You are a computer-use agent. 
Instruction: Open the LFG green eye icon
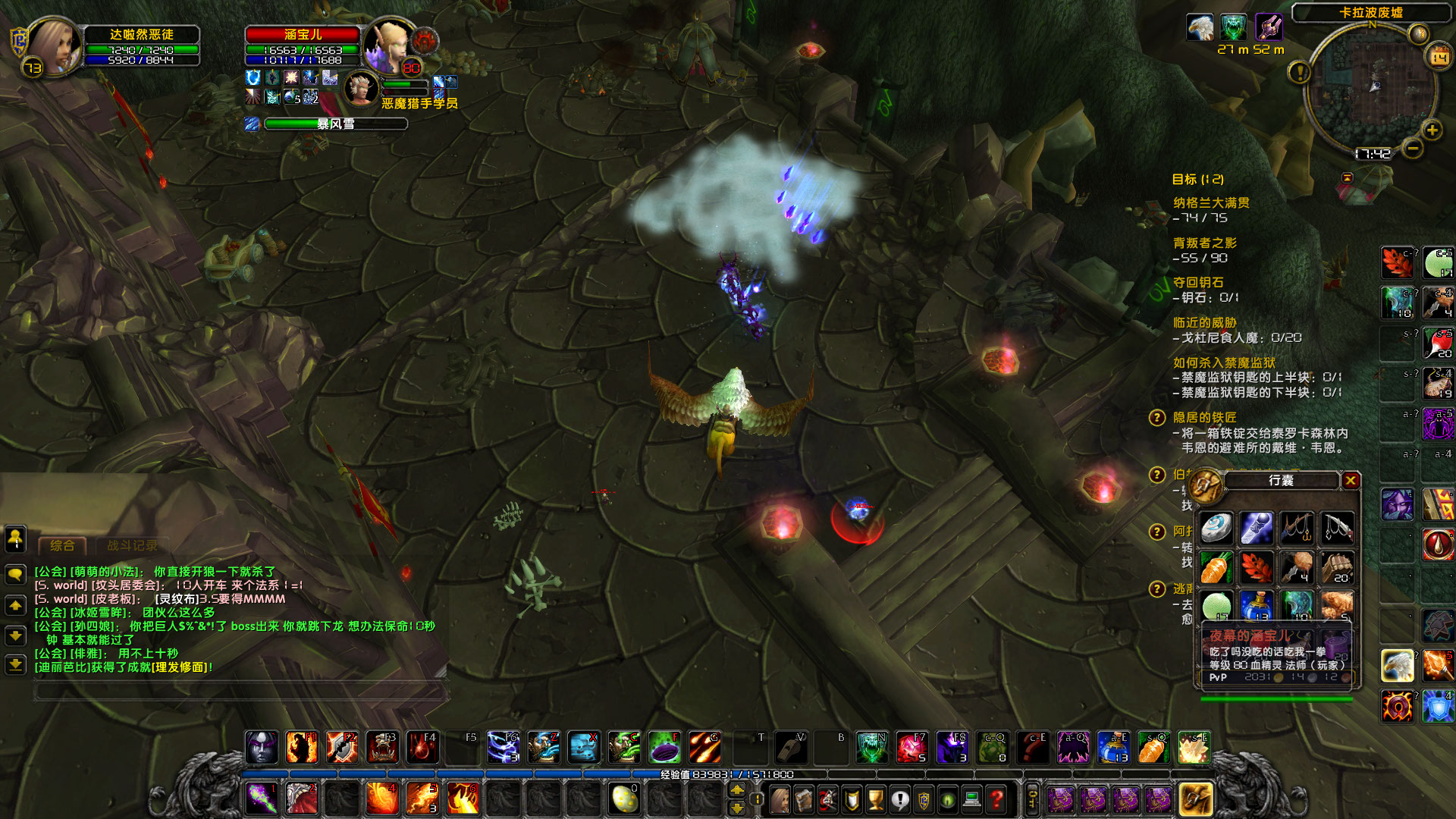(x=946, y=799)
